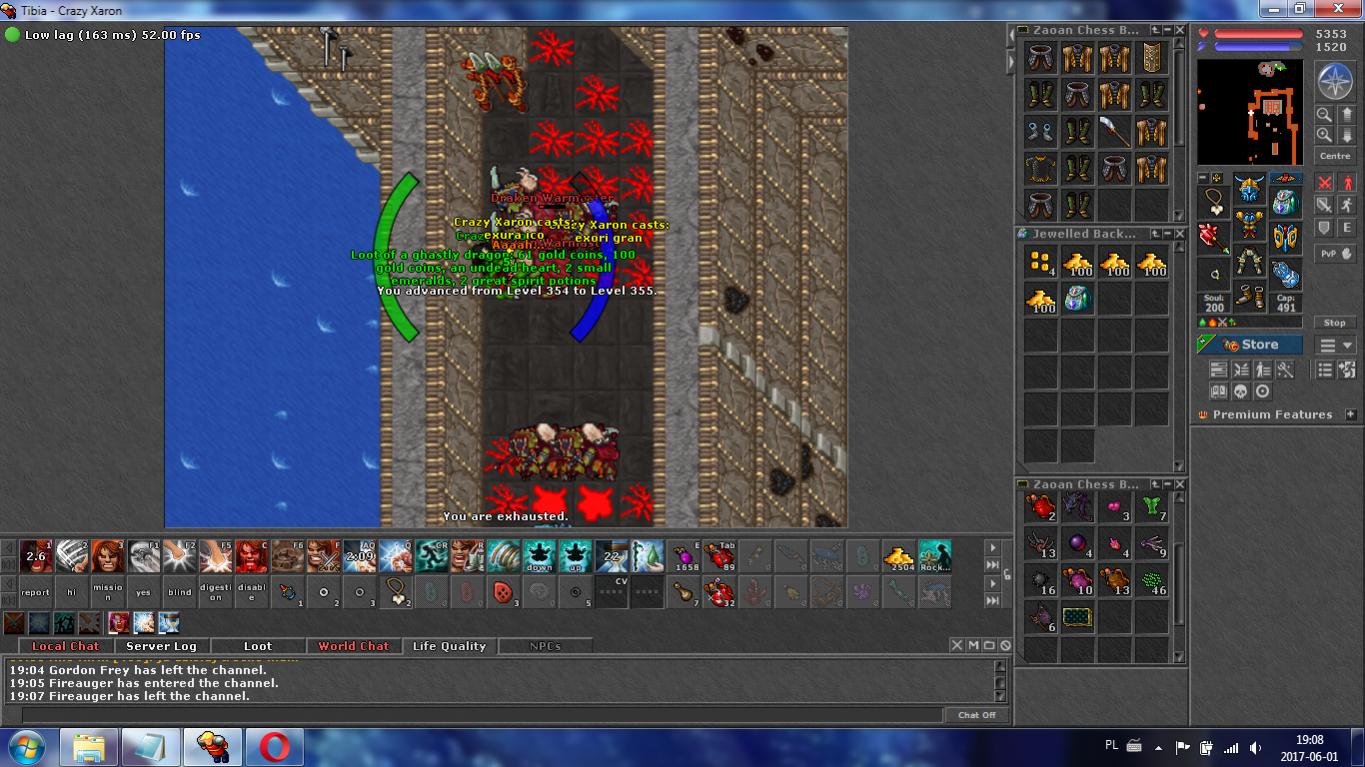
Task: Open the Loot chat tab
Action: [257, 646]
